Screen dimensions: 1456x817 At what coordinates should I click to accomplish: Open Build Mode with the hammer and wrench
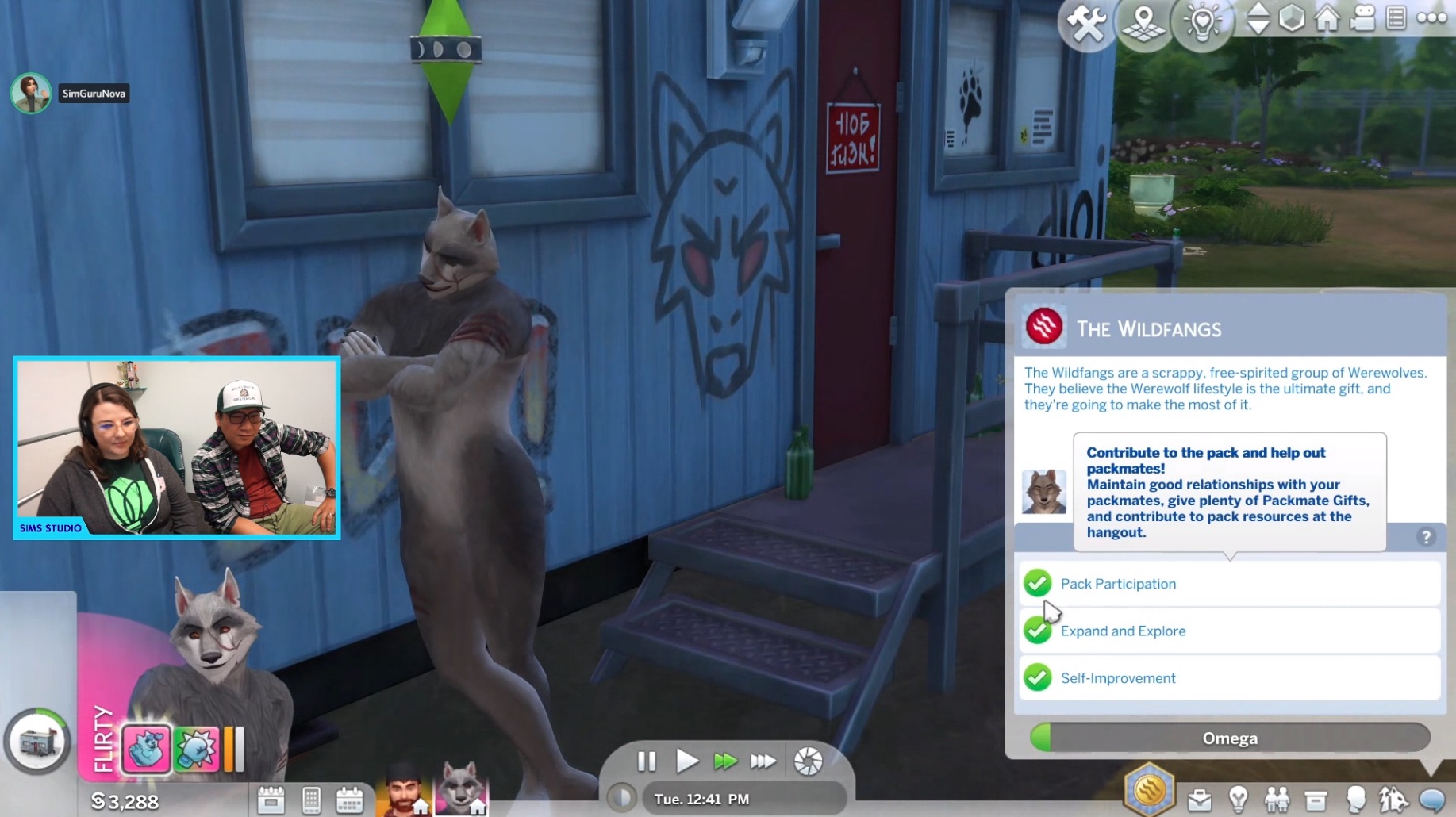pyautogui.click(x=1085, y=23)
